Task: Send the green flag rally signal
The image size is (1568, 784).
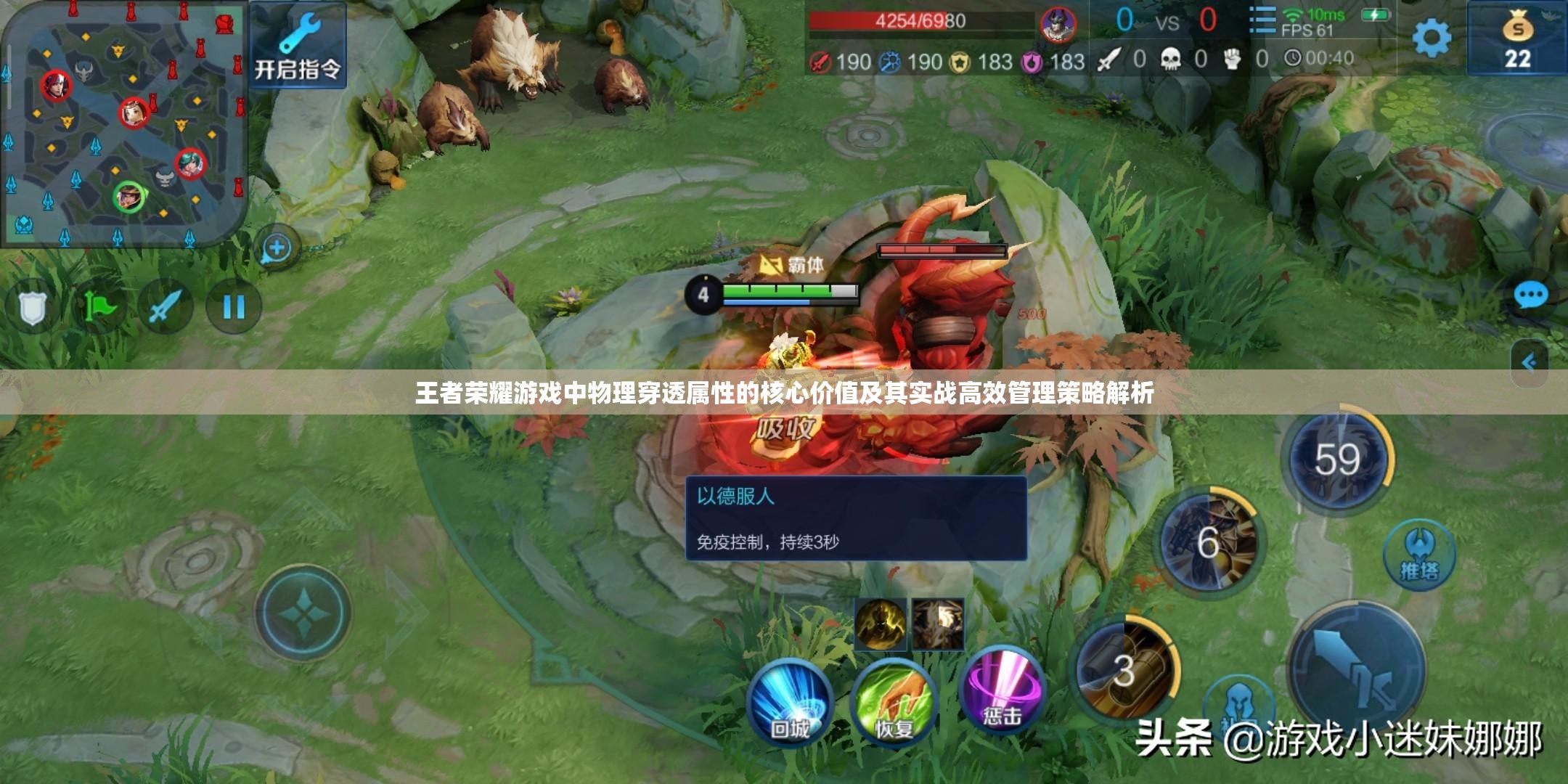Action: pyautogui.click(x=99, y=307)
